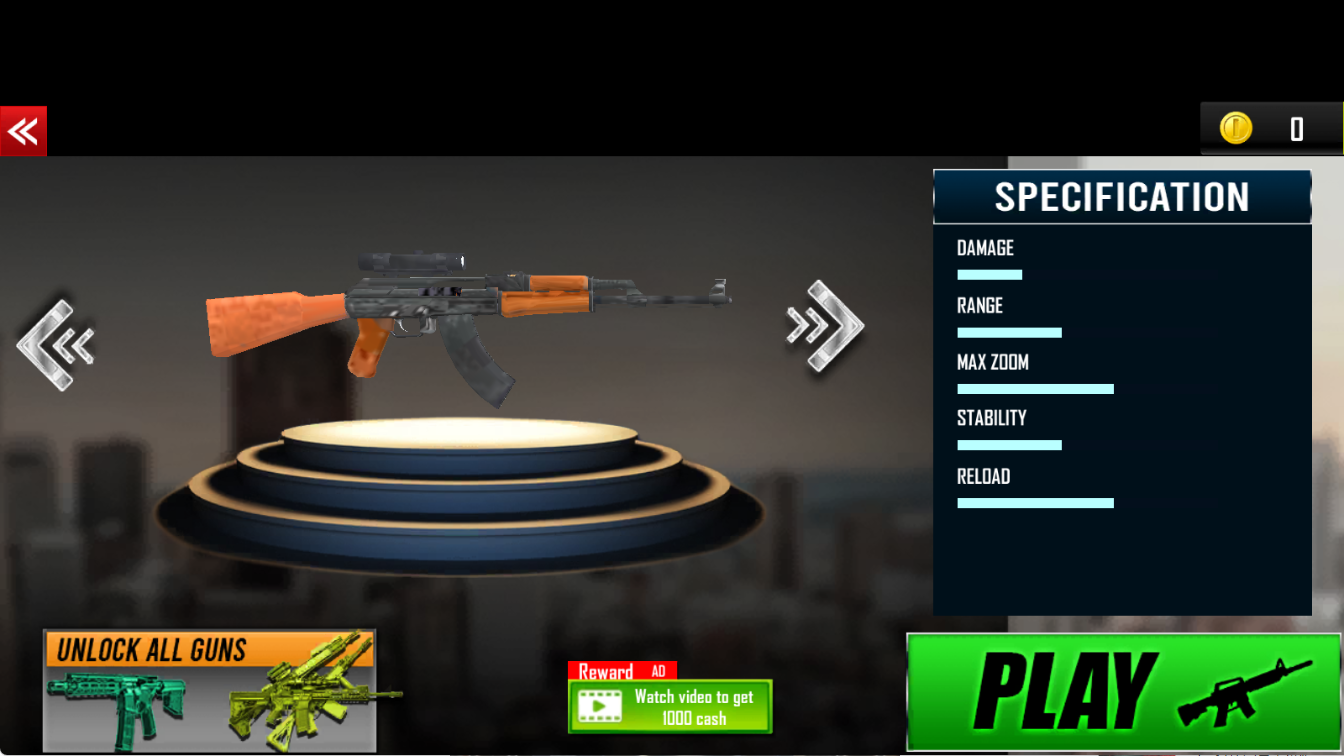Go back with the red double-arrow button
The image size is (1344, 756).
tap(23, 131)
